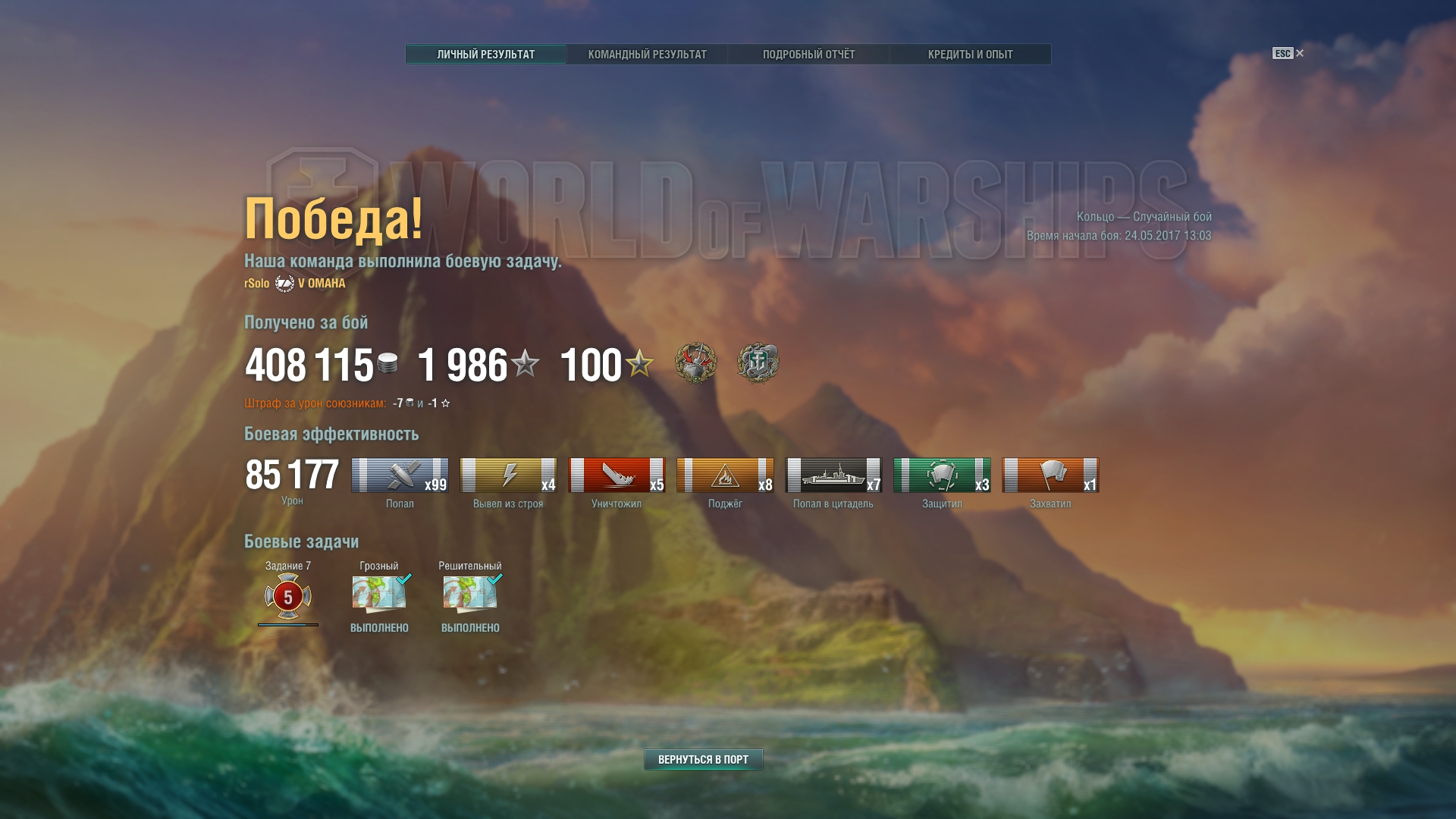Click the crossed-cannons achievement medal
Viewport: 1456px width, 819px height.
pos(695,362)
